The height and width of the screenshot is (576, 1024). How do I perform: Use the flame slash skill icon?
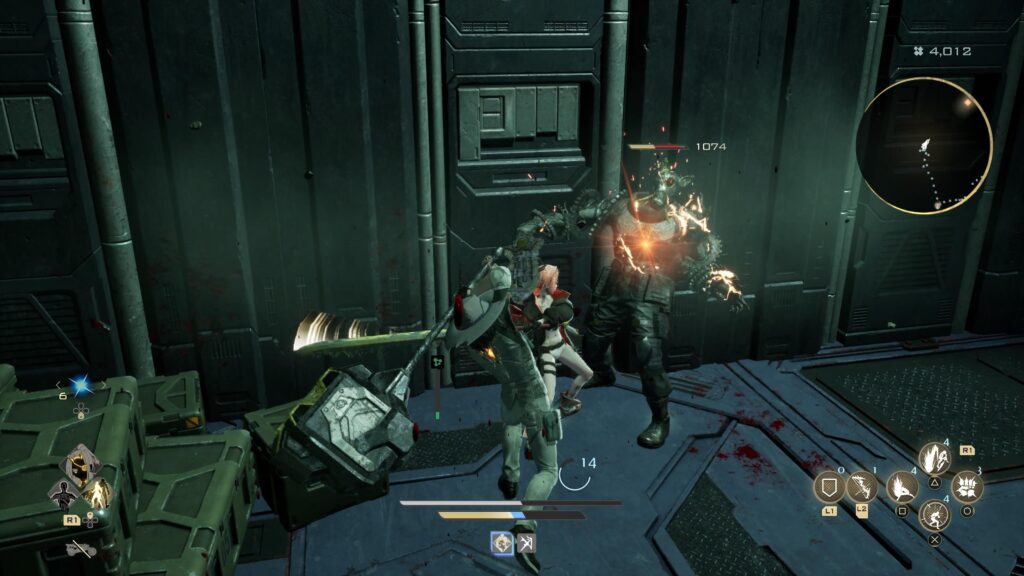pyautogui.click(x=901, y=487)
